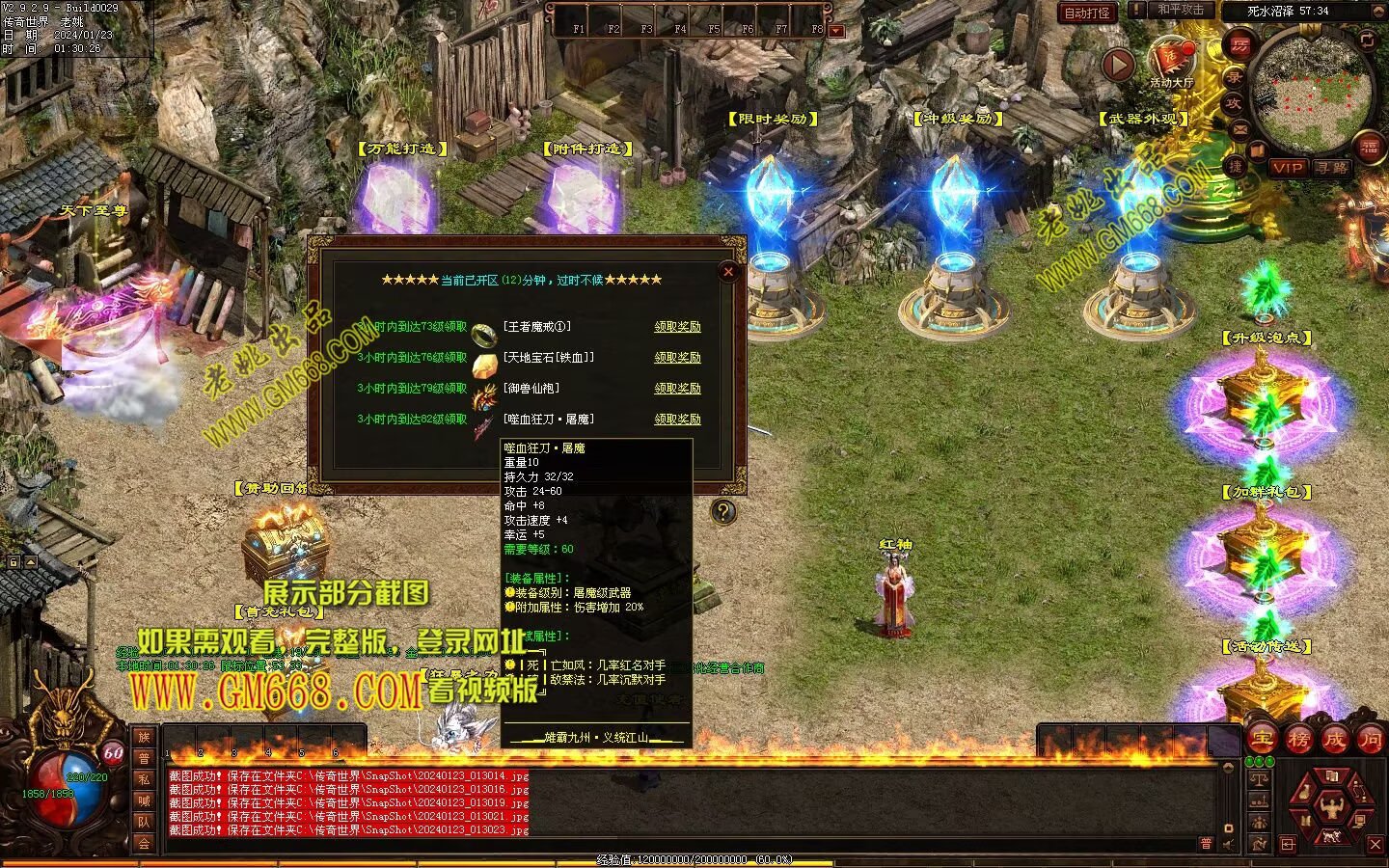Open the VIP panel
The image size is (1389, 868).
pos(1287,168)
